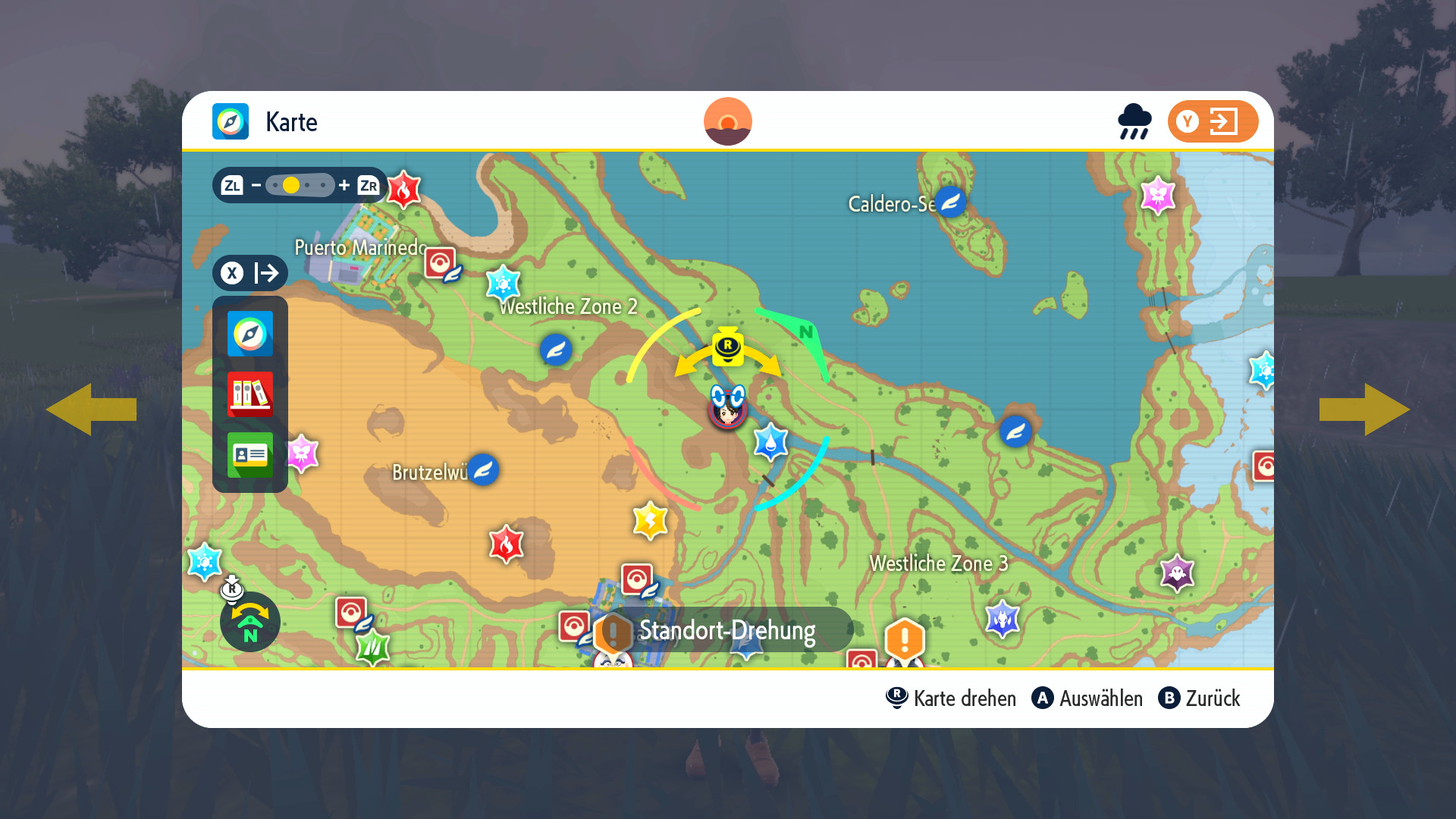Image resolution: width=1456 pixels, height=819 pixels.
Task: Click the player location marker on the map
Action: pyautogui.click(x=728, y=408)
